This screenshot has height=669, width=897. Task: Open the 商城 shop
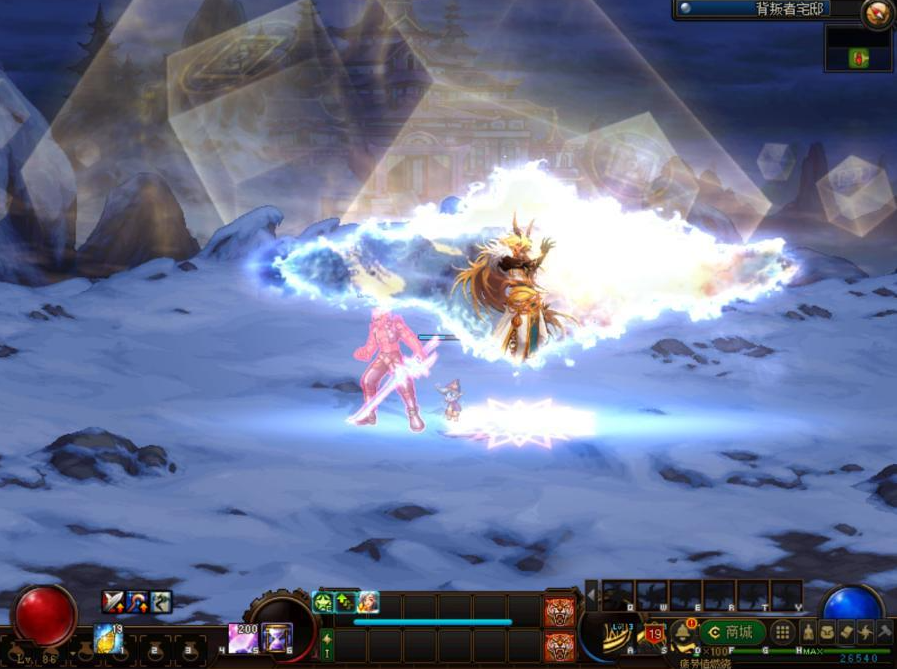[x=732, y=632]
